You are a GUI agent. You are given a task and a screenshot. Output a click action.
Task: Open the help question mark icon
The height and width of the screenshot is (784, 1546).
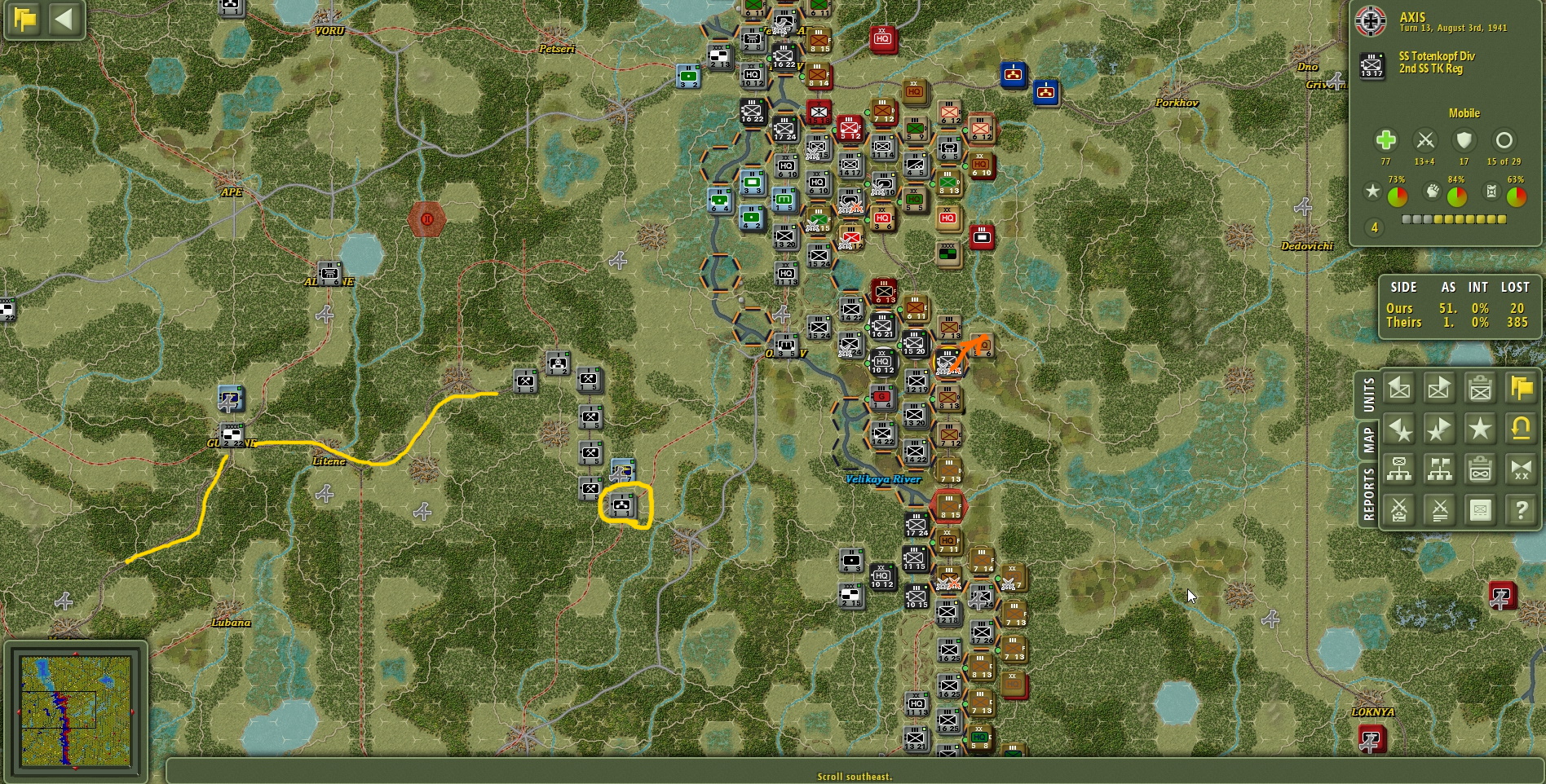pyautogui.click(x=1520, y=510)
